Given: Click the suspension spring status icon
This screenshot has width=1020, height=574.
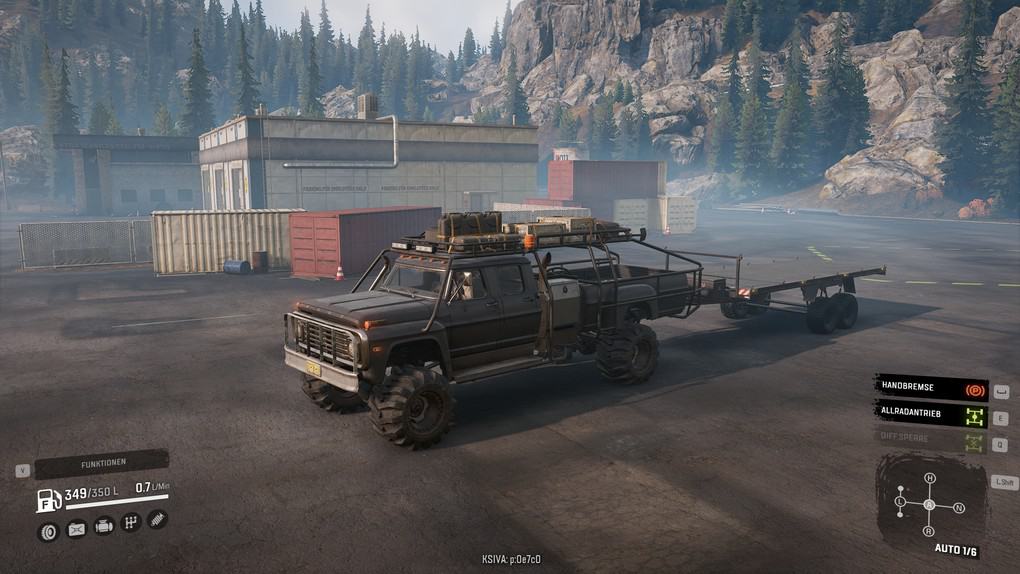Looking at the screenshot, I should tap(157, 519).
